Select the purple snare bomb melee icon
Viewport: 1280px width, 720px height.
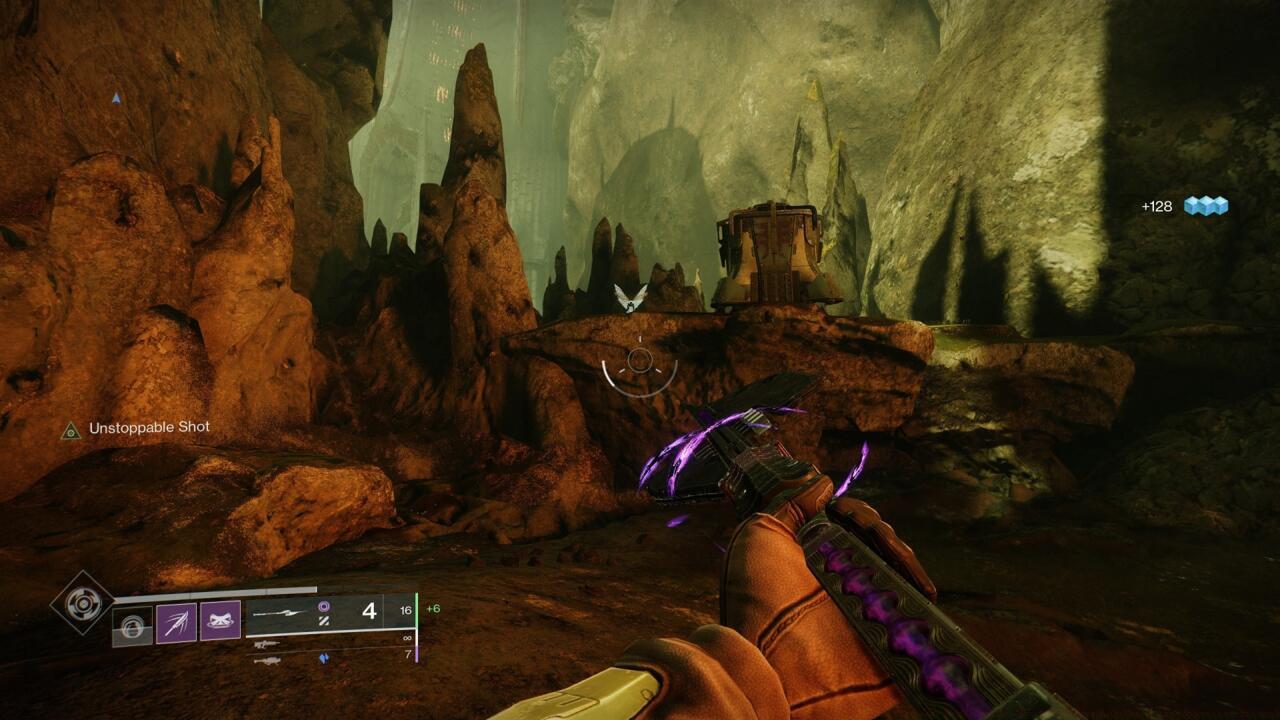[178, 620]
